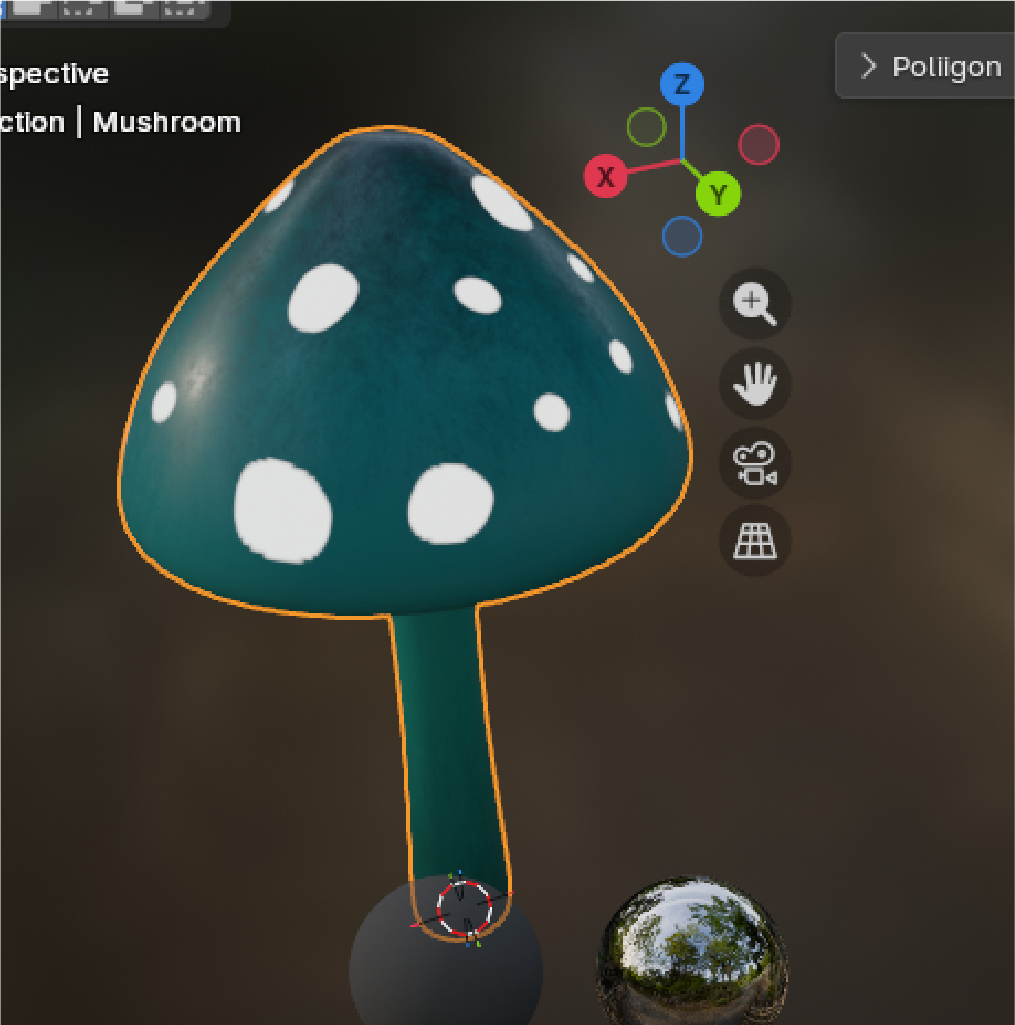This screenshot has width=1015, height=1025.
Task: Toggle perspective/orthographic with the grid button
Action: (755, 541)
